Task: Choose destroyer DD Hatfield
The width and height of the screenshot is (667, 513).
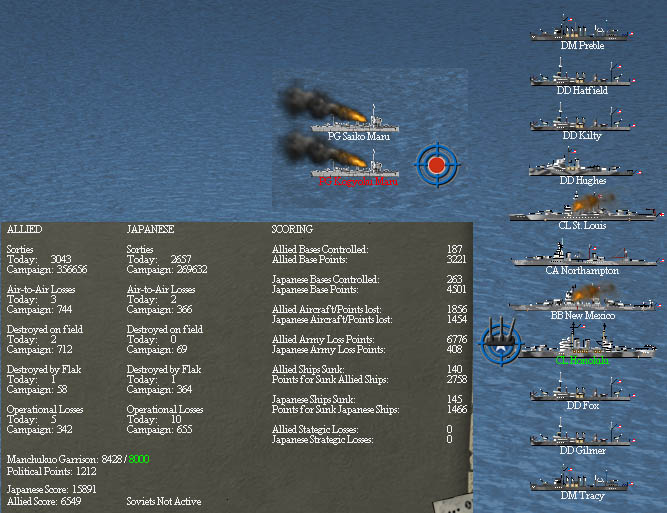Action: (581, 76)
